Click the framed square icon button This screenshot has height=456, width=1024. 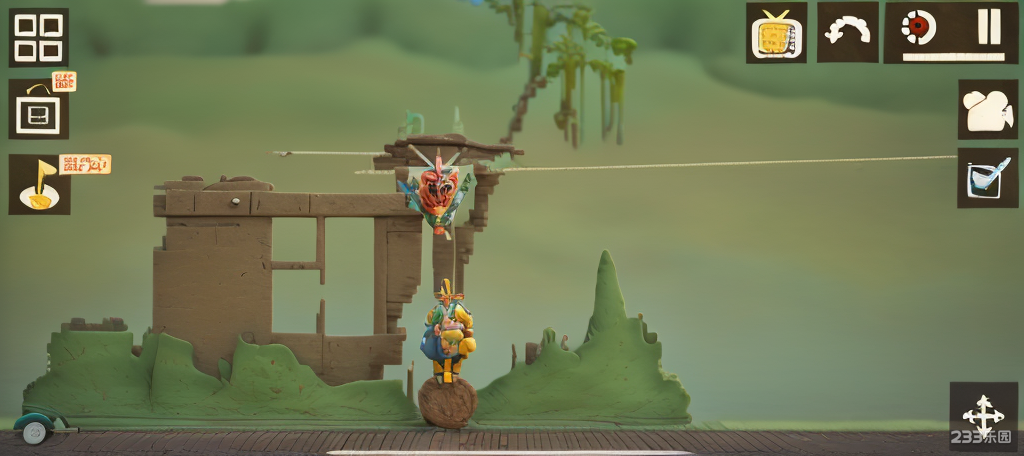point(39,110)
